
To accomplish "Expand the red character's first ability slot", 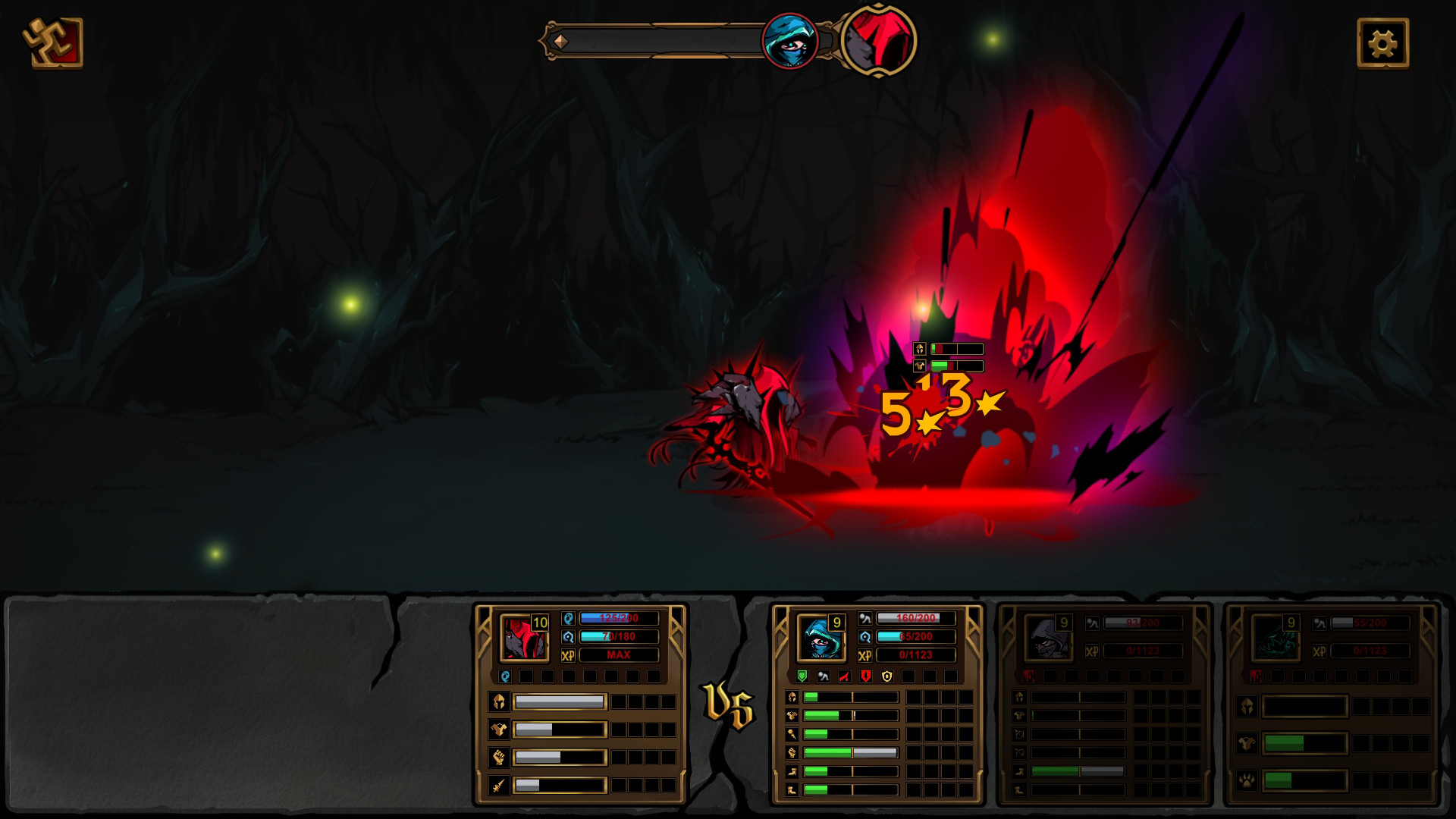I will coord(504,677).
